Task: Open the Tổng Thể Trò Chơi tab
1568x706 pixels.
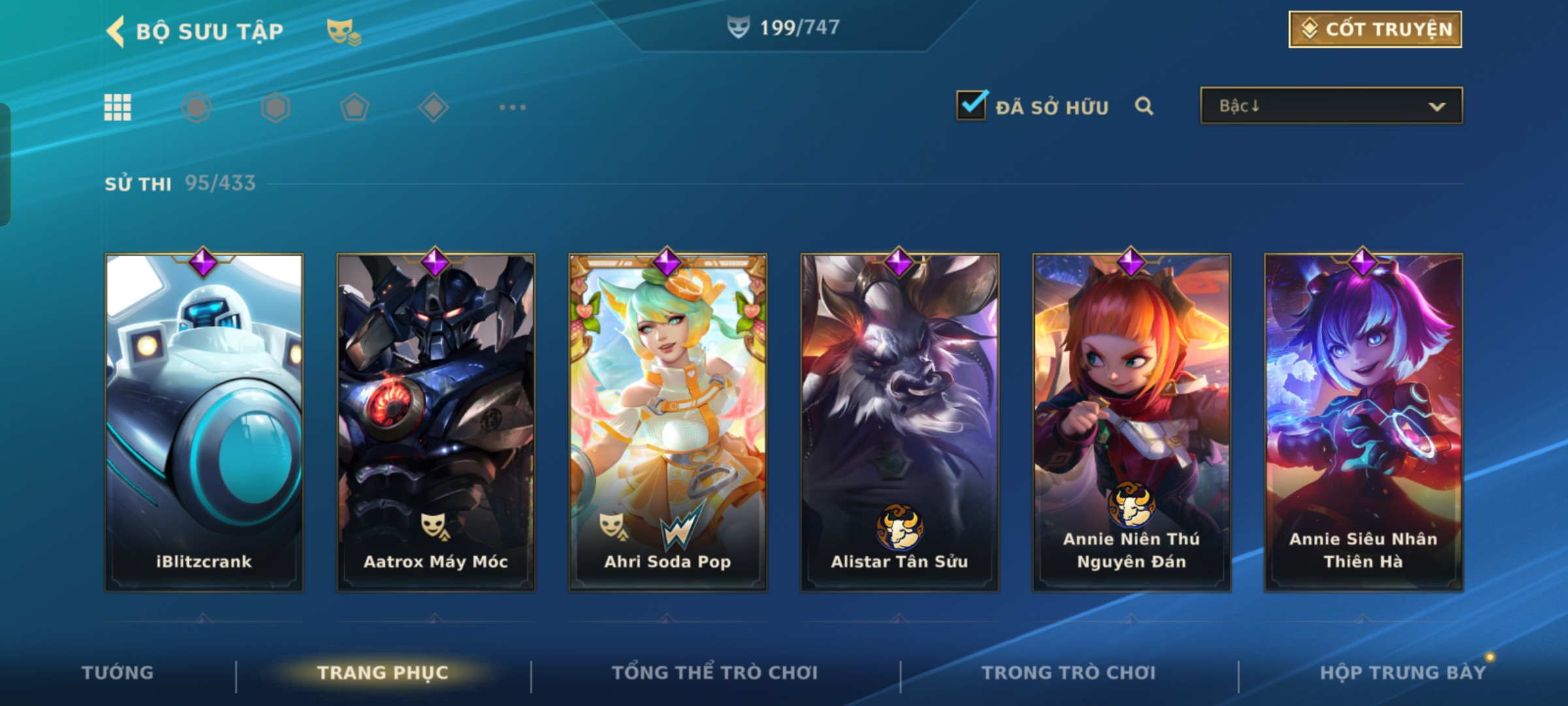Action: pos(715,673)
